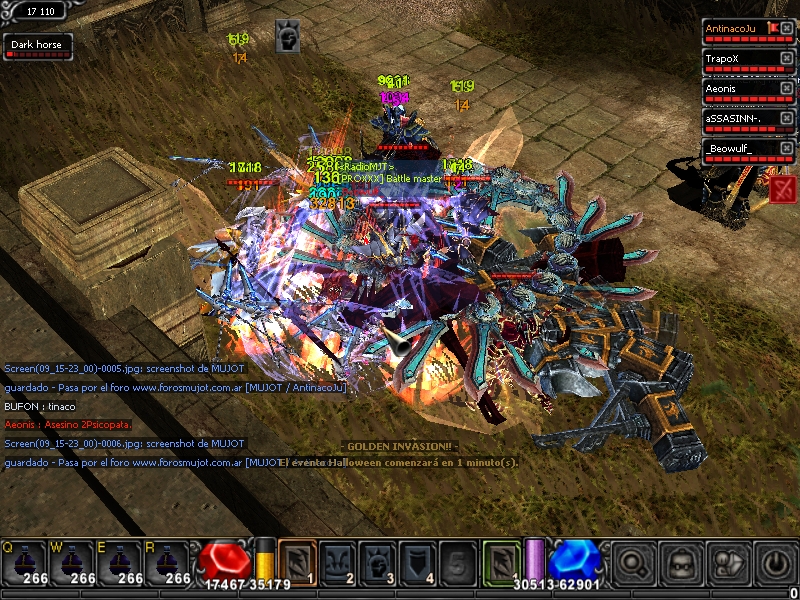Select party member Aeonis
Image resolution: width=800 pixels, height=600 pixels.
[742, 89]
